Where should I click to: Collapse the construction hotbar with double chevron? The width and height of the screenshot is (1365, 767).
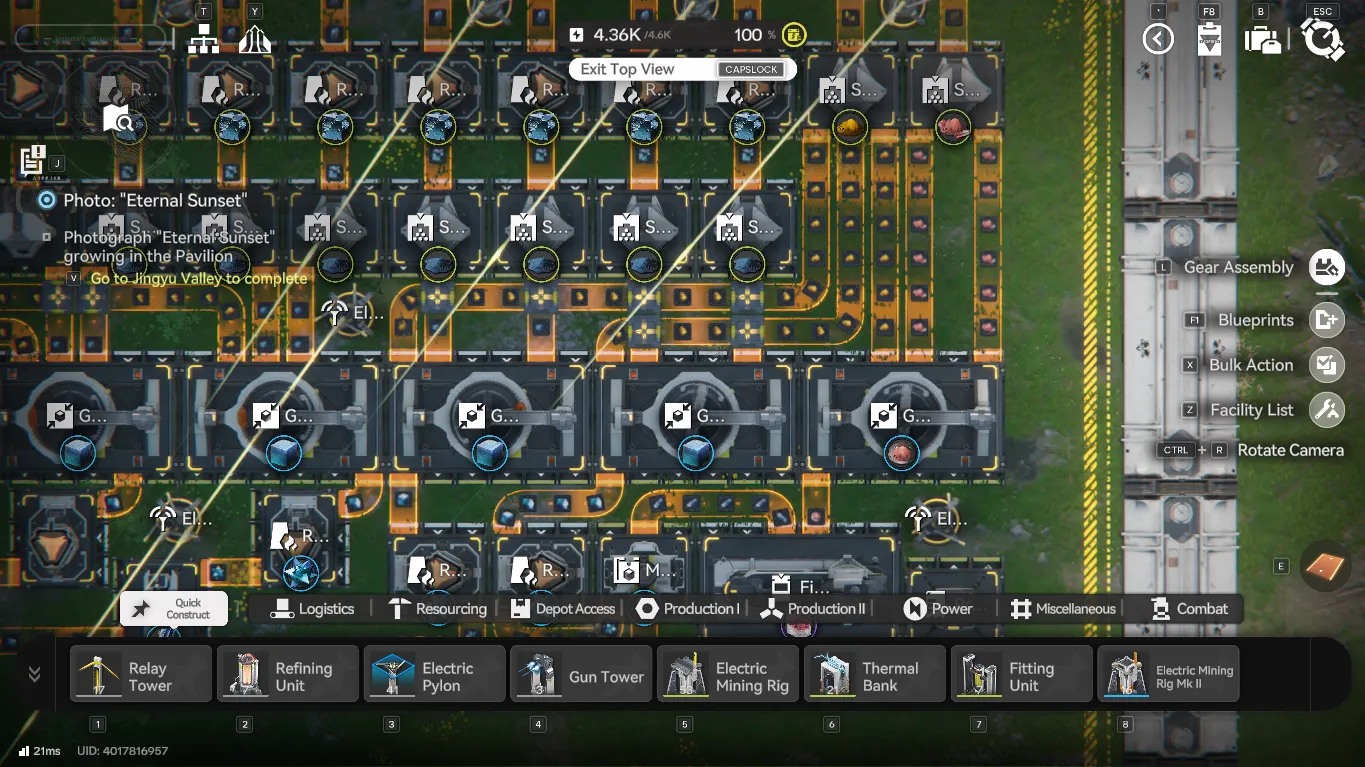click(x=33, y=673)
